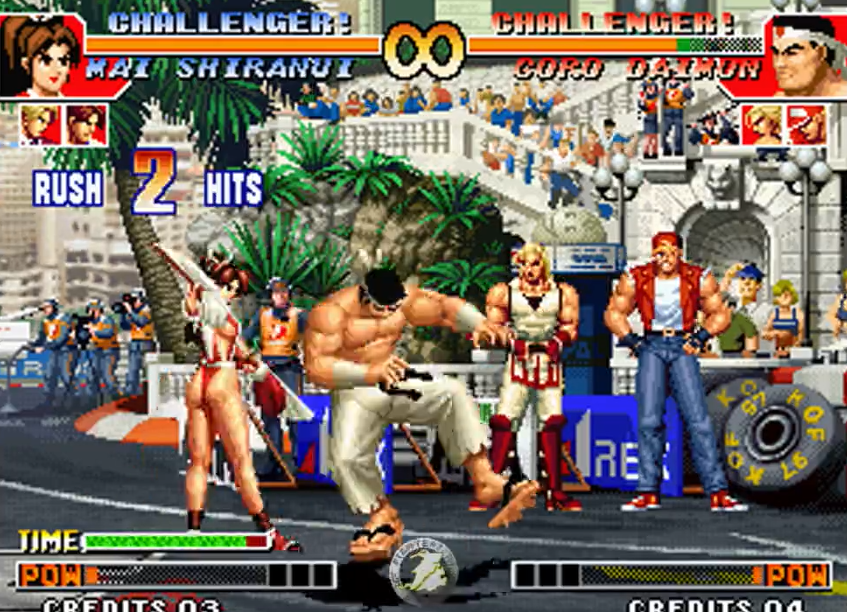Select the blonde teammate icon under Goro's portrait
Viewport: 847px width, 612px height.
point(762,125)
